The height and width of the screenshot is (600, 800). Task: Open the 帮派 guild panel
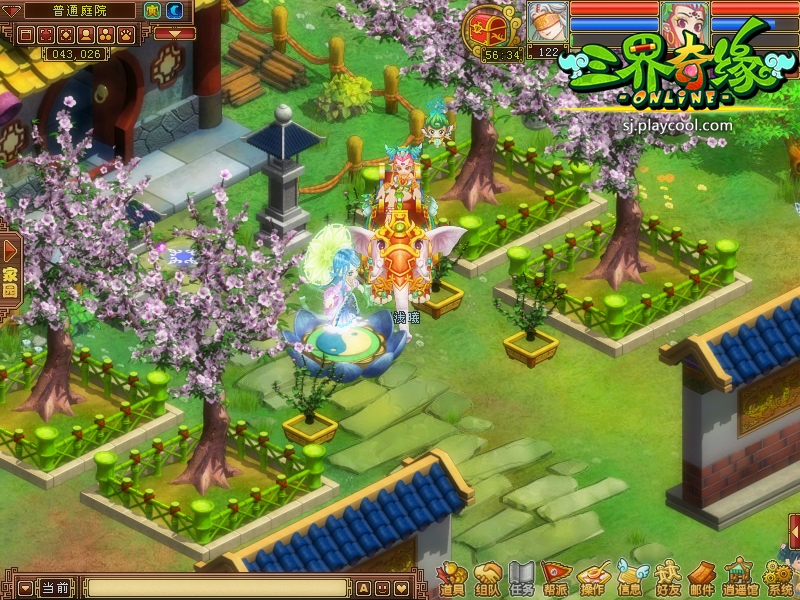click(x=556, y=579)
